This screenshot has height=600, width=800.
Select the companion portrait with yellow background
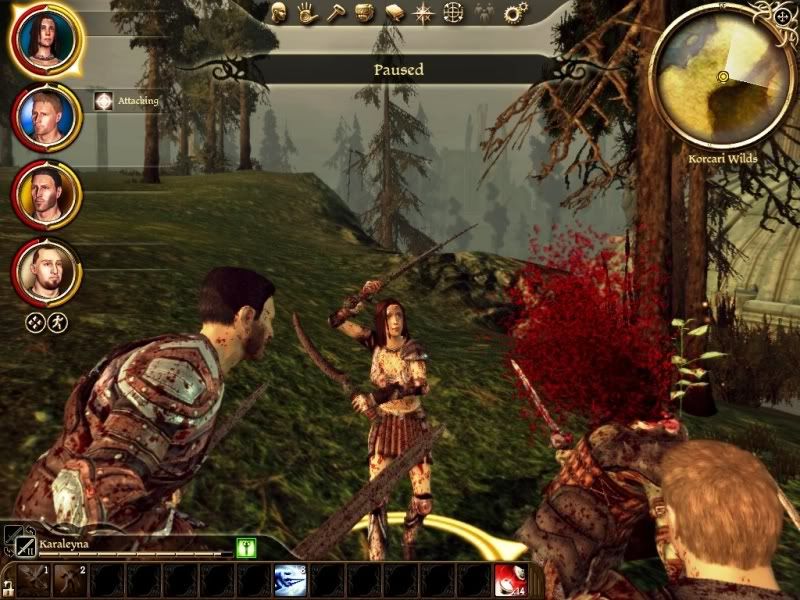pyautogui.click(x=45, y=192)
